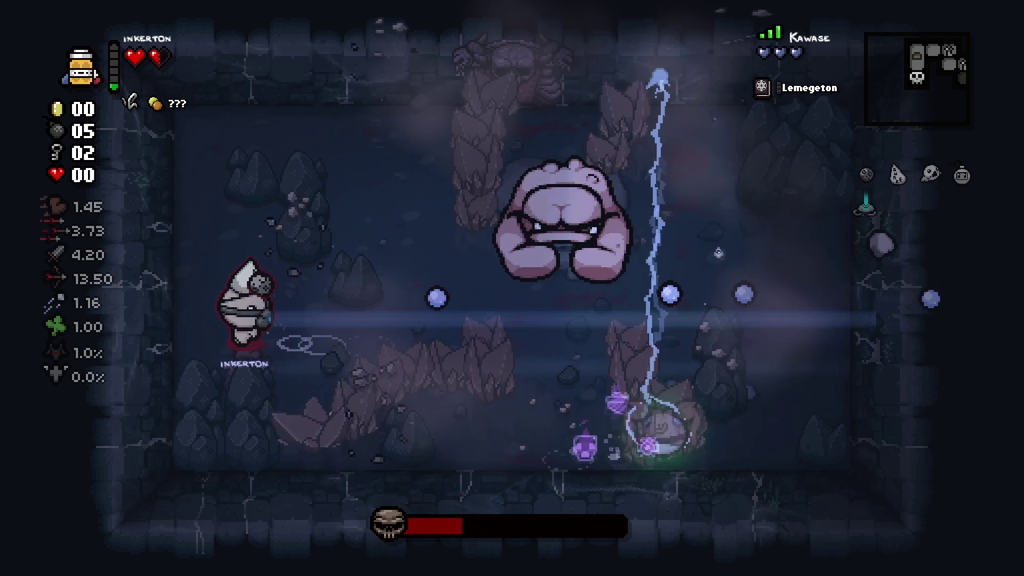Use the unidentified ??? pill
This screenshot has height=576, width=1024.
[156, 103]
